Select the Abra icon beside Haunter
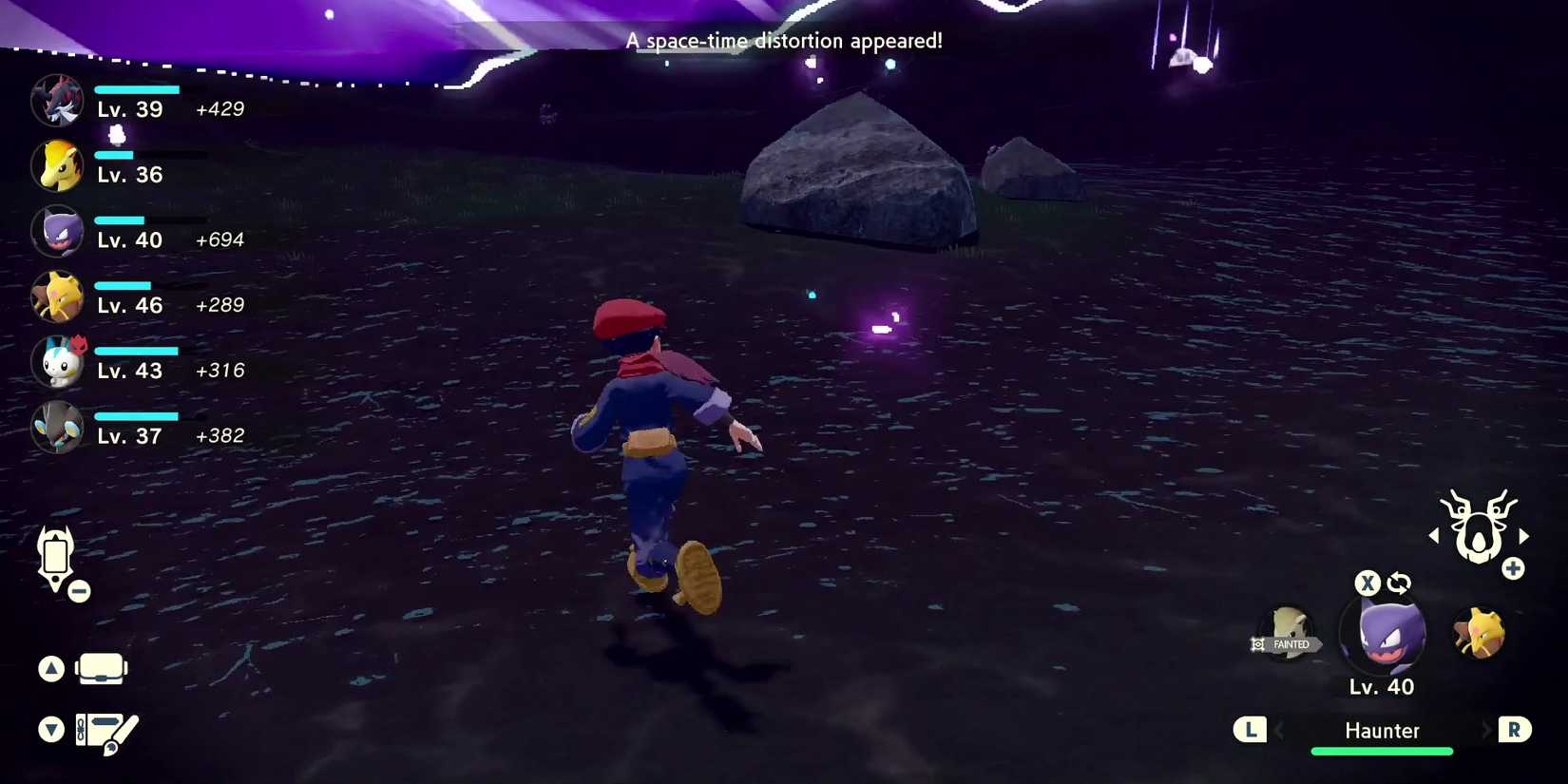The width and height of the screenshot is (1568, 784). [1481, 632]
